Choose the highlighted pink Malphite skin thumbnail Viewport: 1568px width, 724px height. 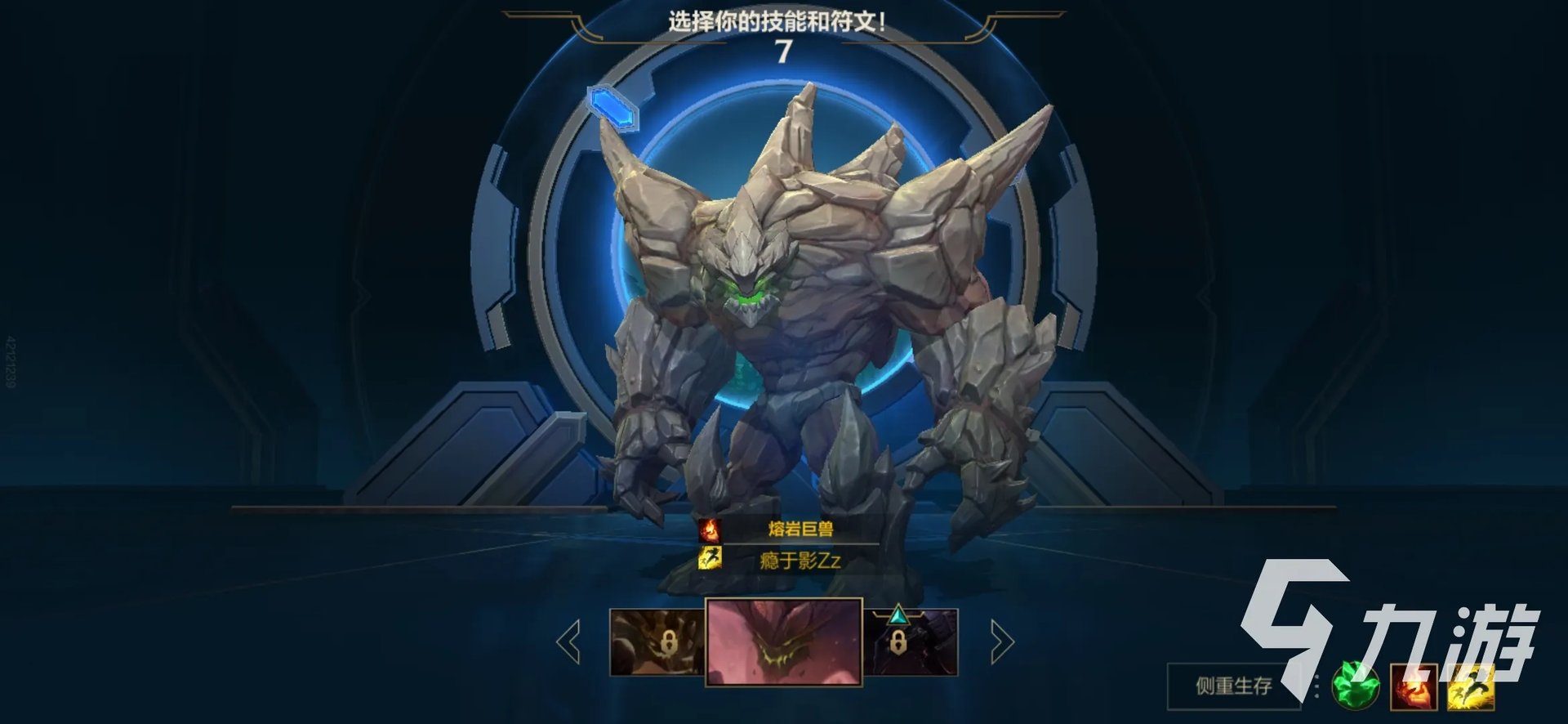[x=783, y=642]
